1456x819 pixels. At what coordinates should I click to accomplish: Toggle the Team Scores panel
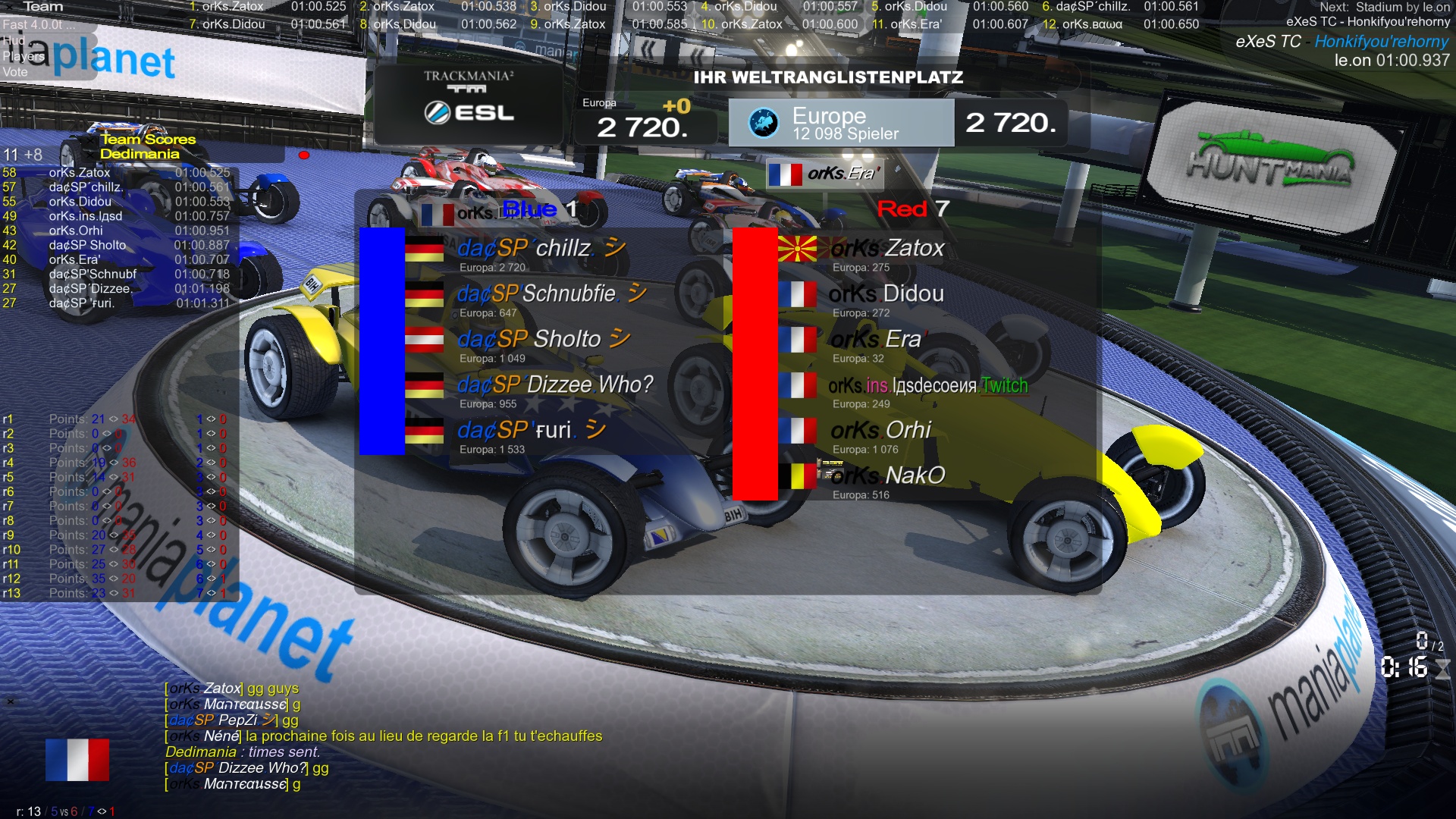click(148, 140)
